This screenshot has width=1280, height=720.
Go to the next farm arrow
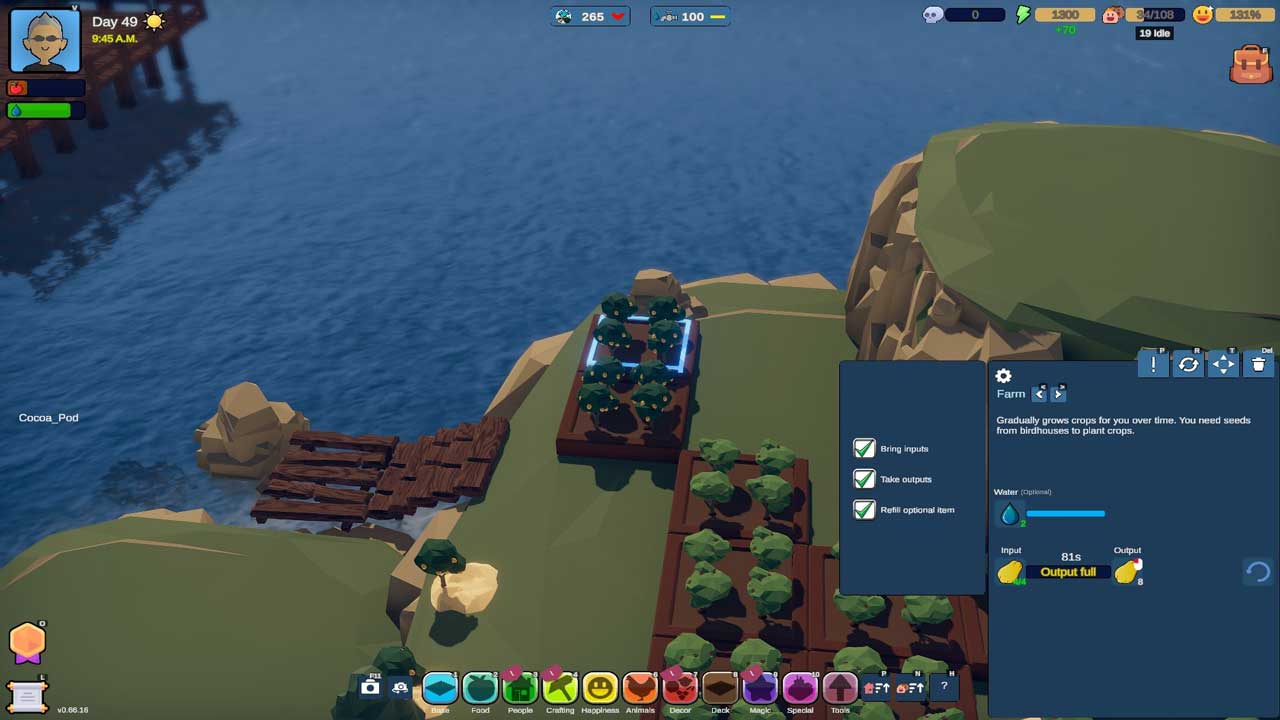(1058, 394)
